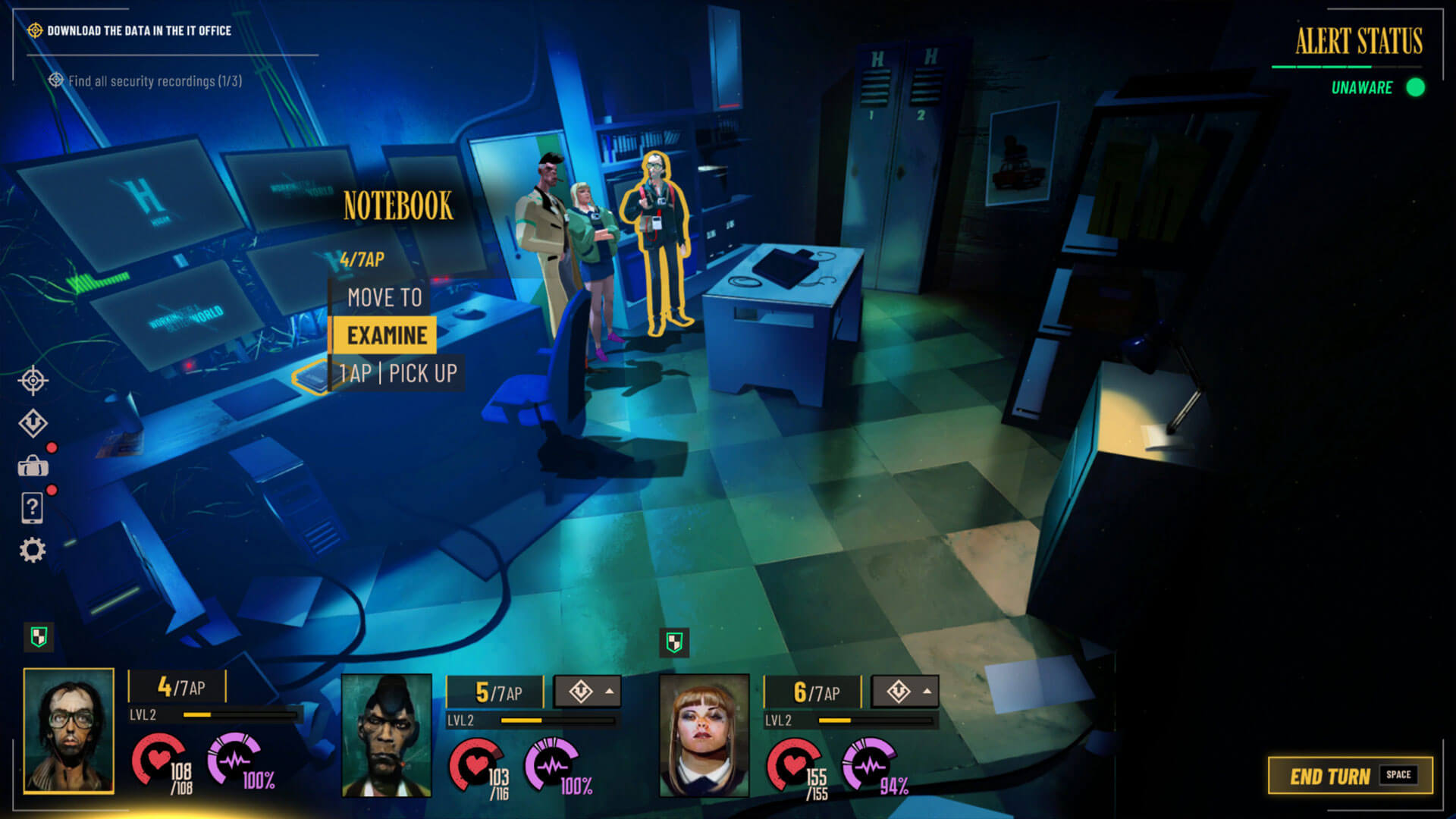This screenshot has width=1456, height=819.
Task: Click the shield badge above the woman's portrait
Action: (674, 642)
